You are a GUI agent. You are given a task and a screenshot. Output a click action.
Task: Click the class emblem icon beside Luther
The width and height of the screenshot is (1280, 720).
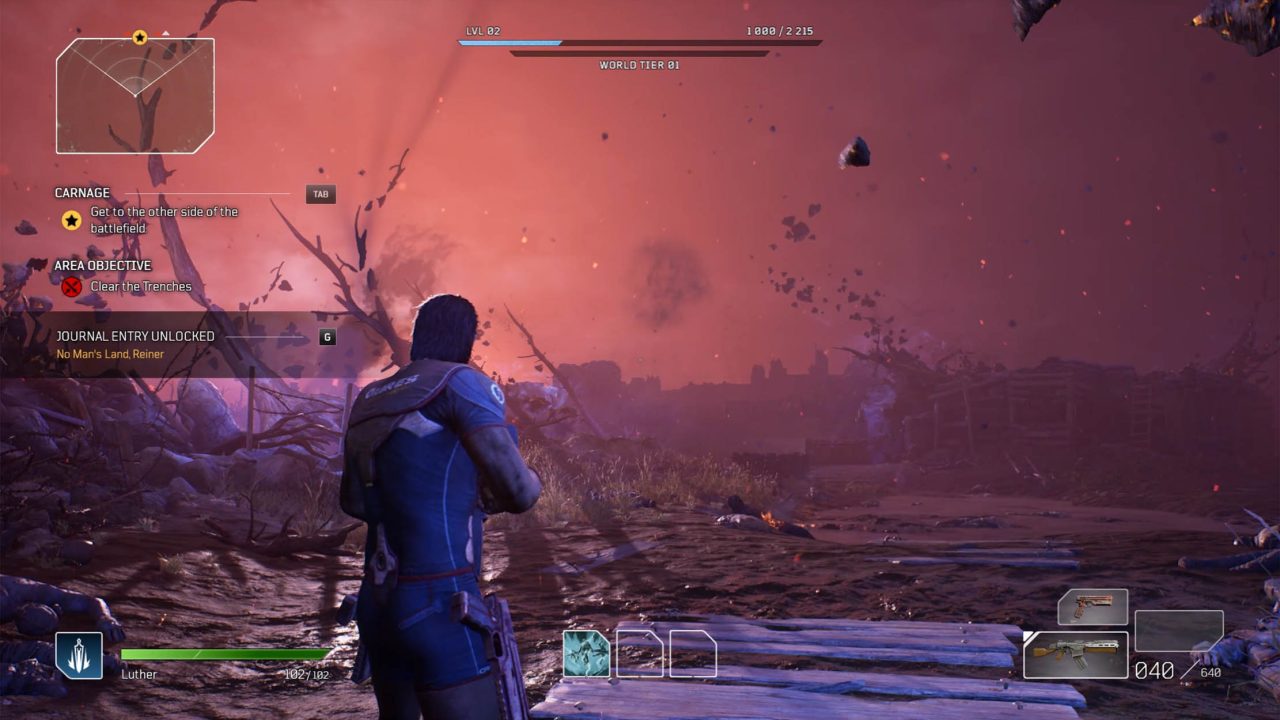pyautogui.click(x=79, y=656)
